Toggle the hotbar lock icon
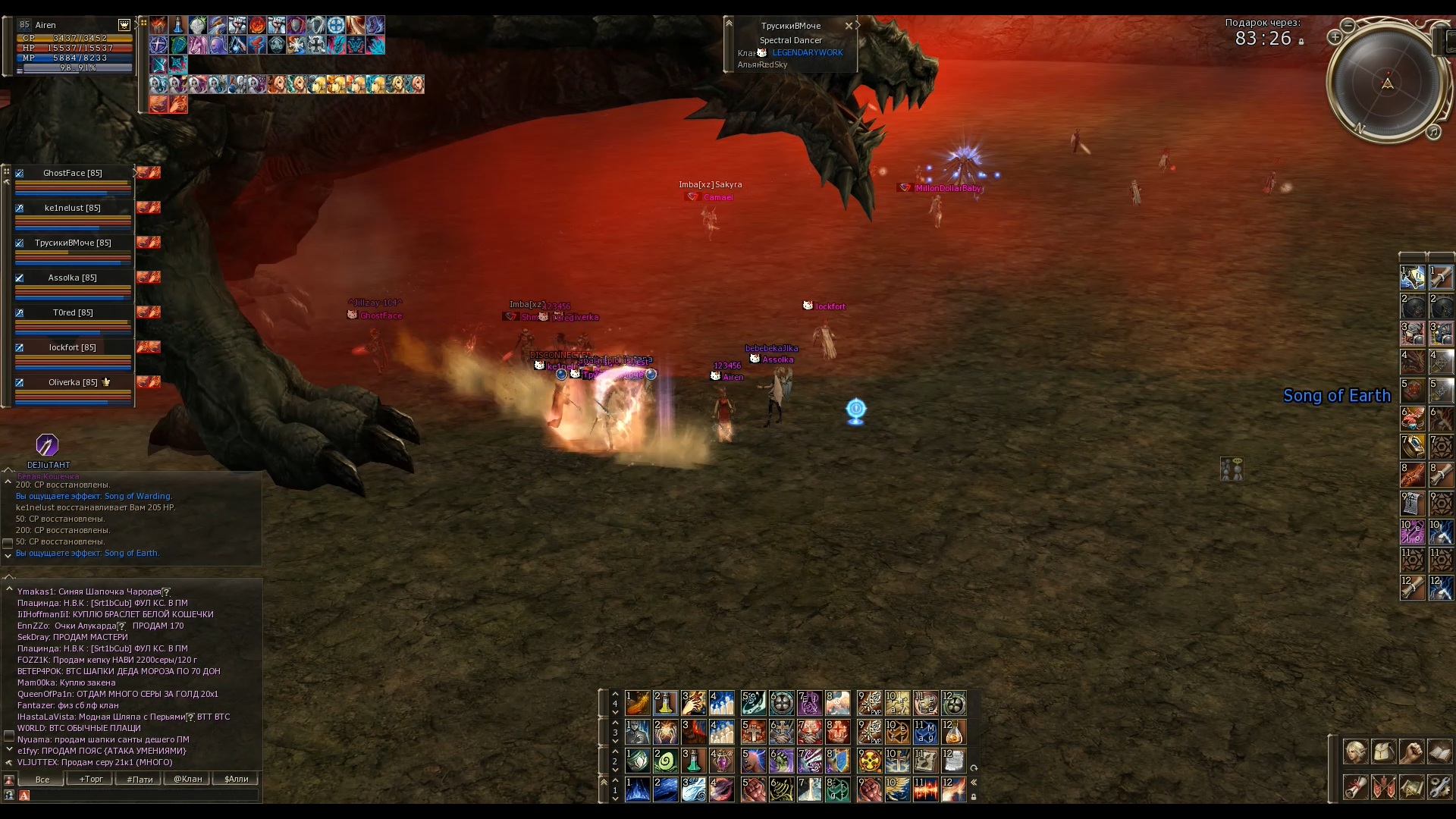 (x=974, y=797)
